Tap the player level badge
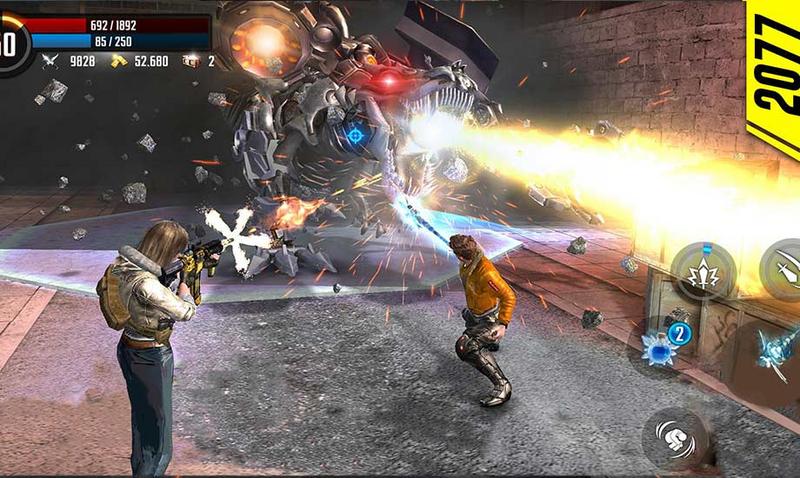Image resolution: width=800 pixels, height=478 pixels. pyautogui.click(x=12, y=44)
